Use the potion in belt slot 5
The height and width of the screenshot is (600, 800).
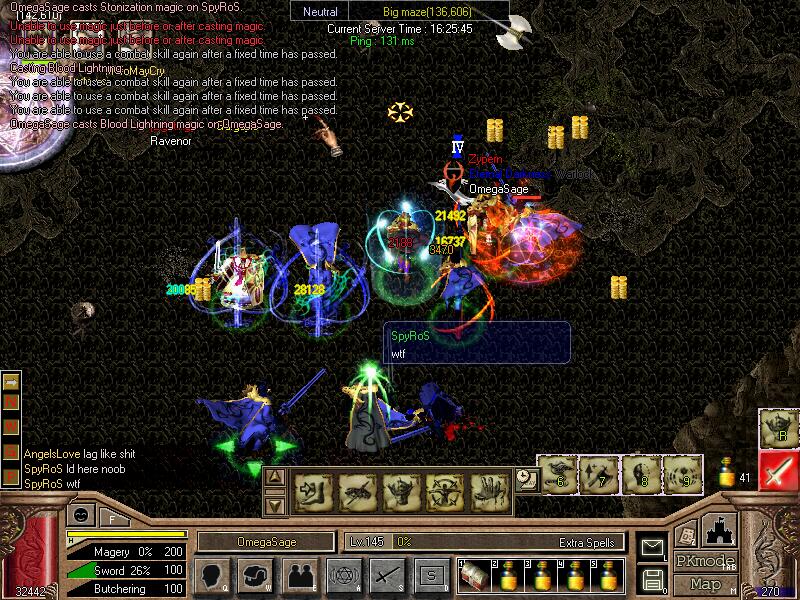pyautogui.click(x=607, y=576)
